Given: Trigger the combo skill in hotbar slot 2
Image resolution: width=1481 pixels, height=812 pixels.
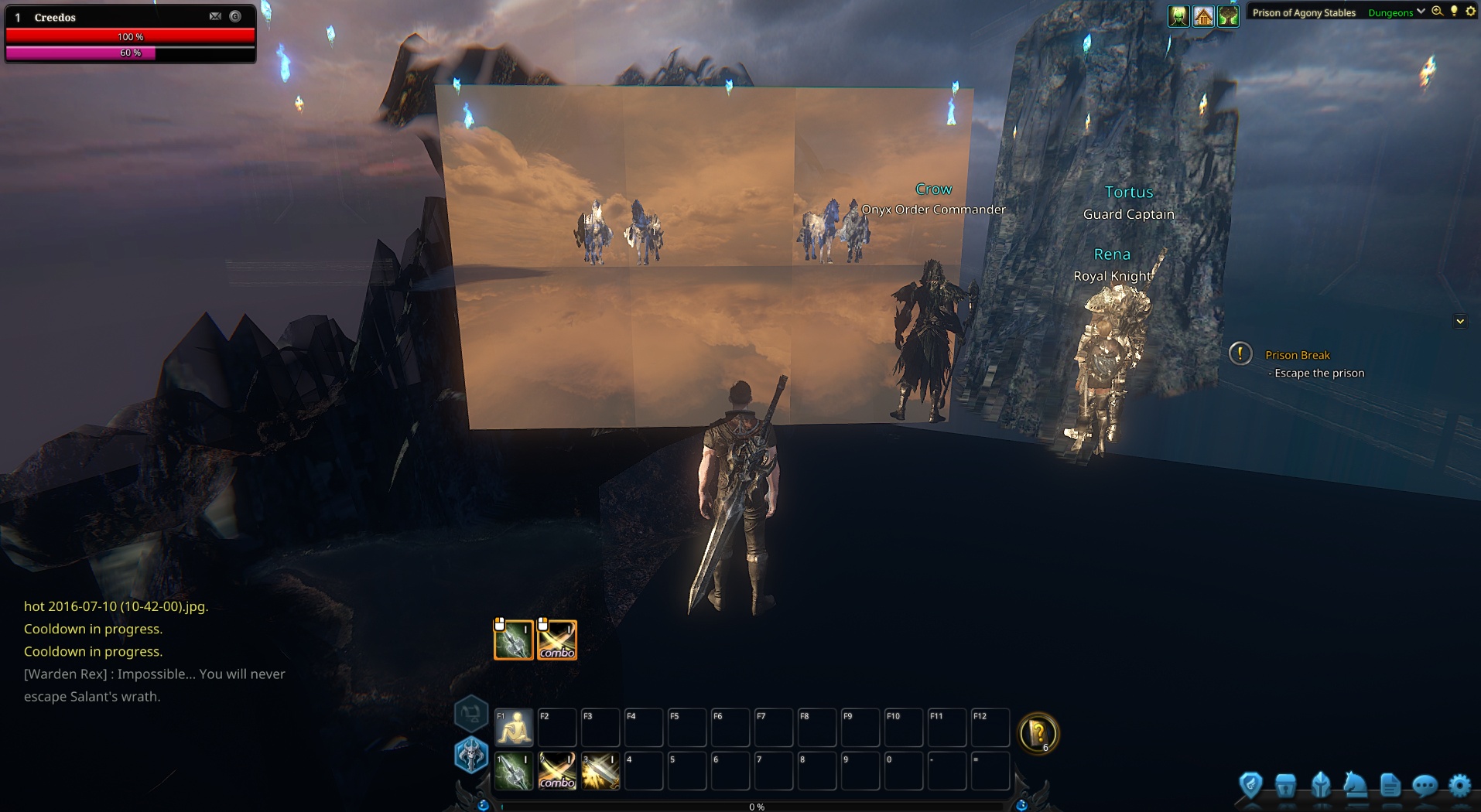Looking at the screenshot, I should point(557,772).
